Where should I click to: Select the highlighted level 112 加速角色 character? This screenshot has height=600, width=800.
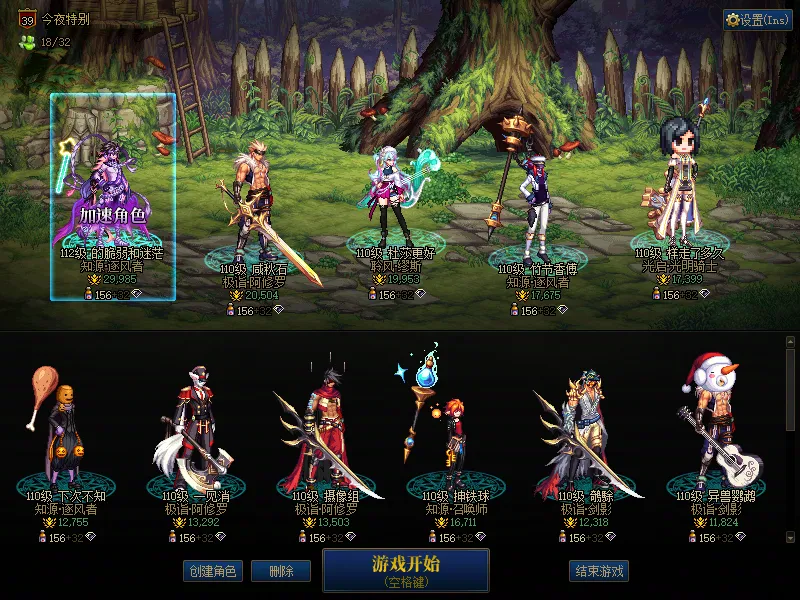tap(113, 196)
